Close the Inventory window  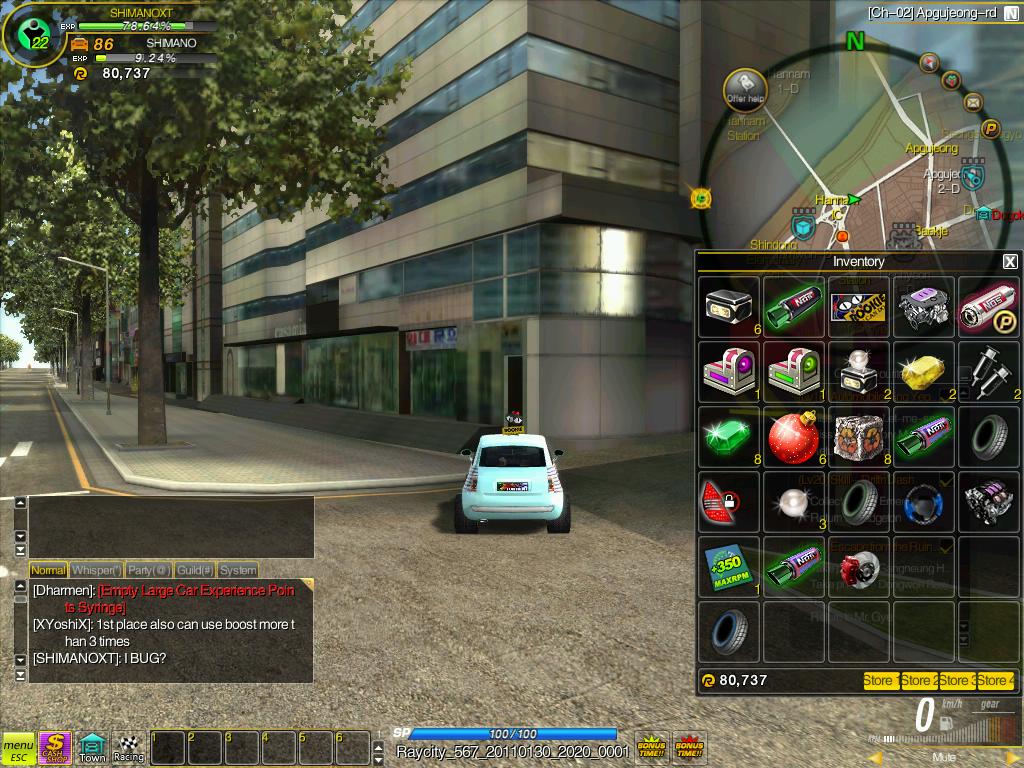click(x=1010, y=261)
